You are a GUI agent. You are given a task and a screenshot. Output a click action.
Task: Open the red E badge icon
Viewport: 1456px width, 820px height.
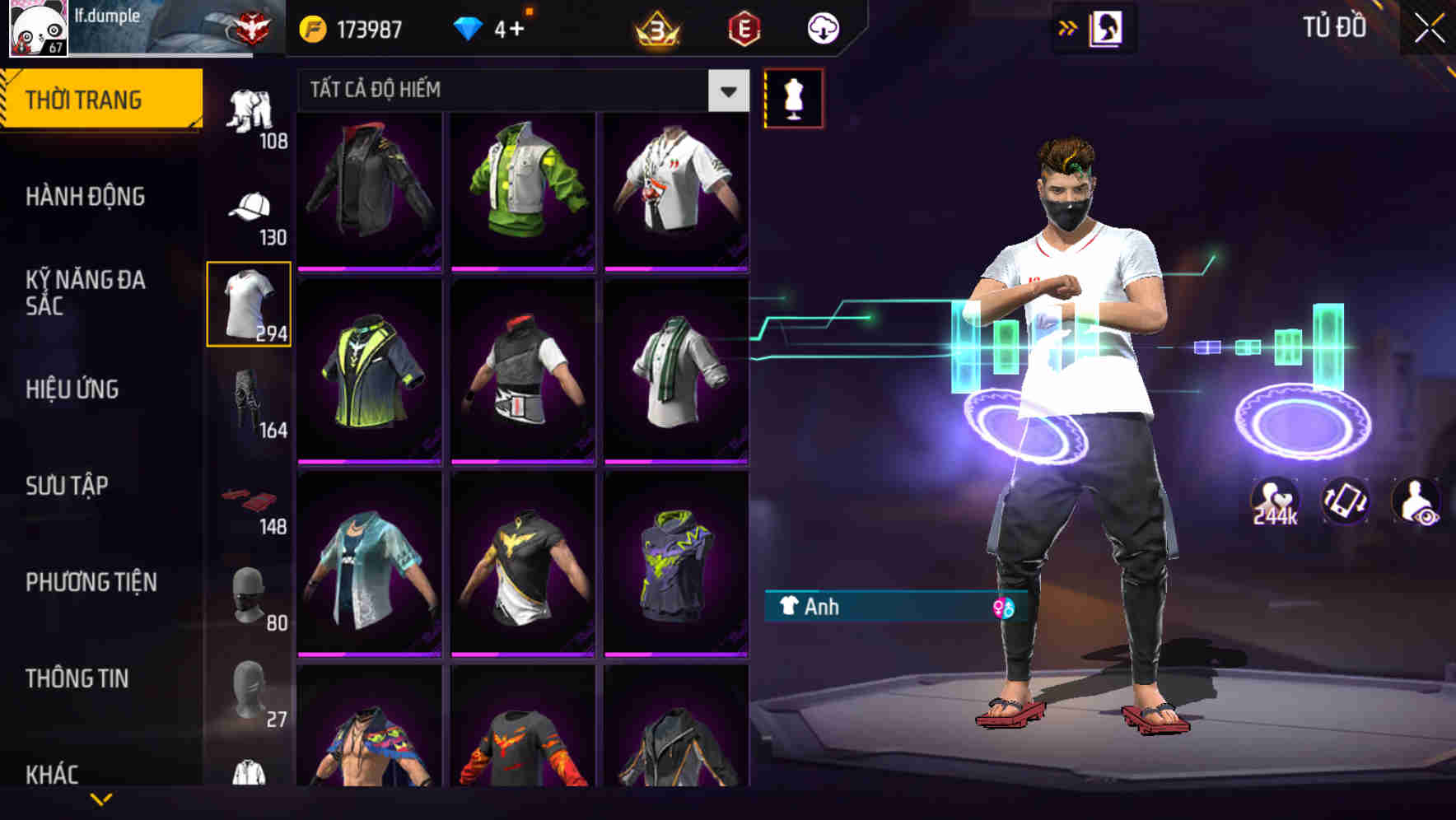(x=741, y=29)
